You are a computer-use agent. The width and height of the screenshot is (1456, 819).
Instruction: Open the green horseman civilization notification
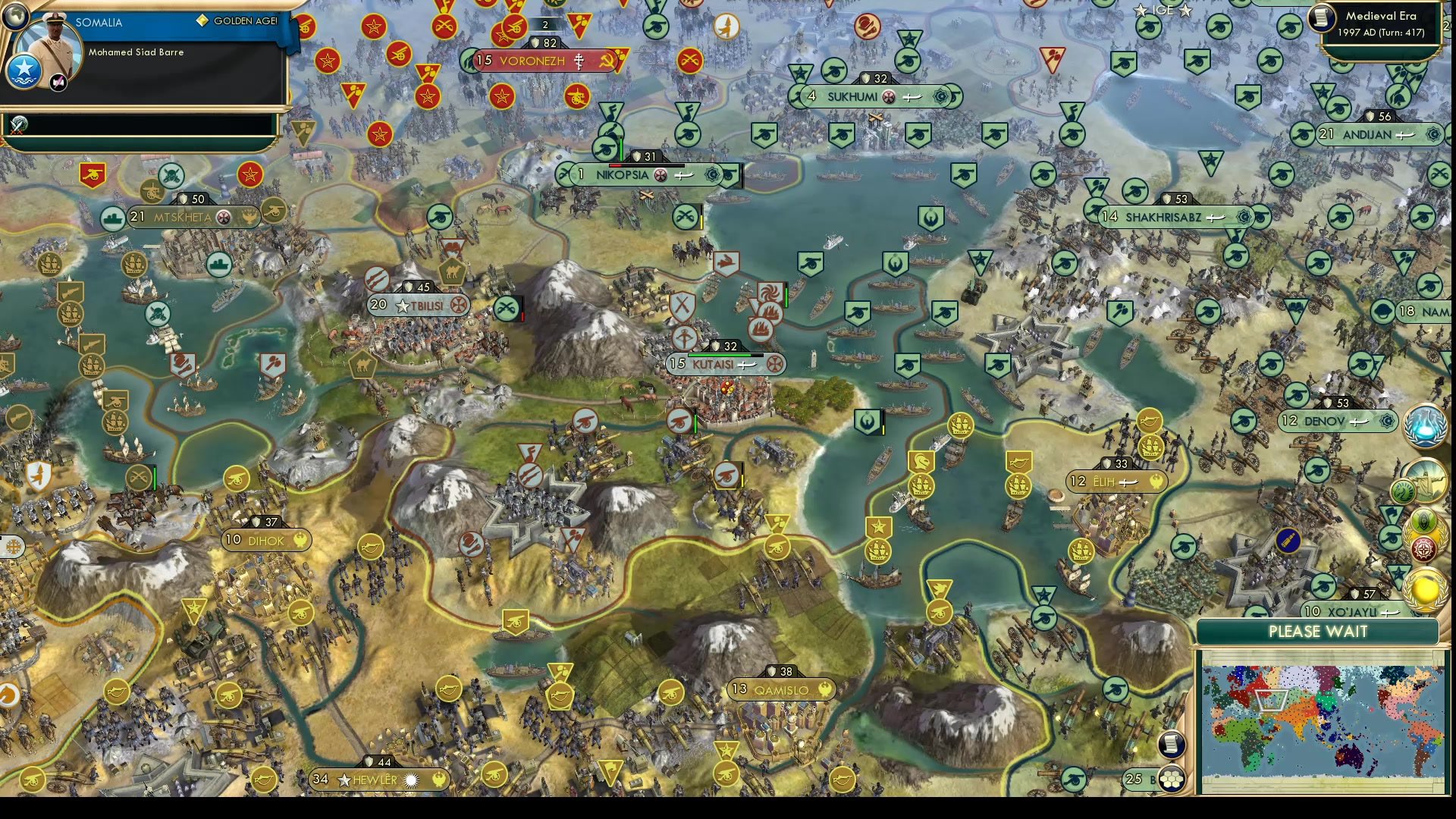[x=1404, y=491]
